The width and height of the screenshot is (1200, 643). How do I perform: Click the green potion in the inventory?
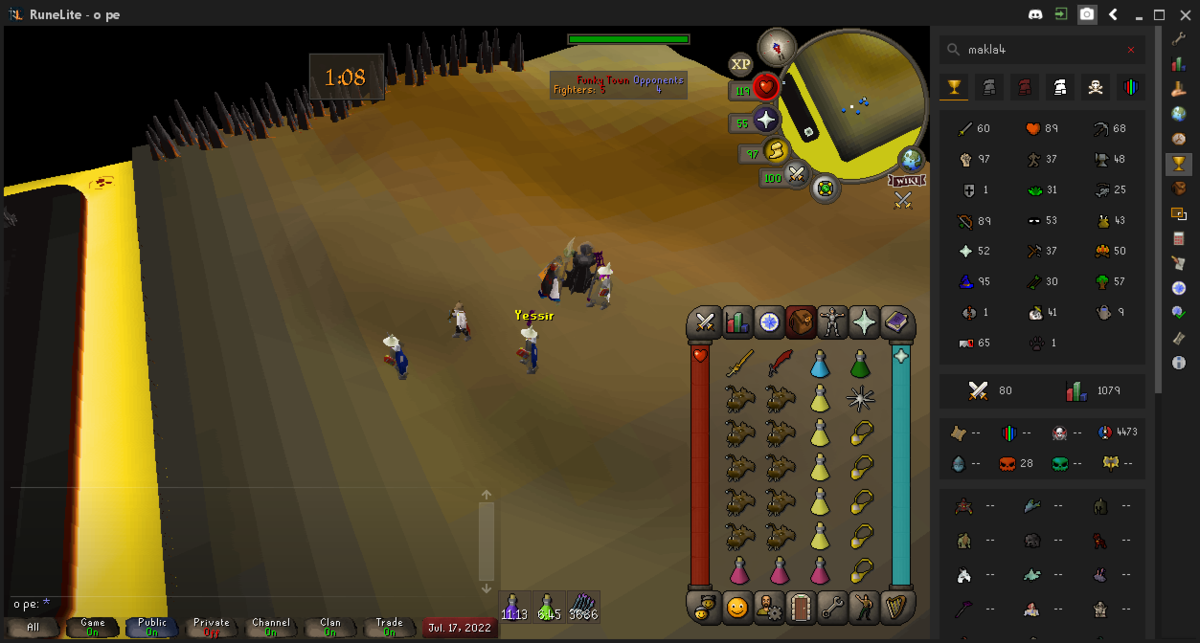coord(860,364)
